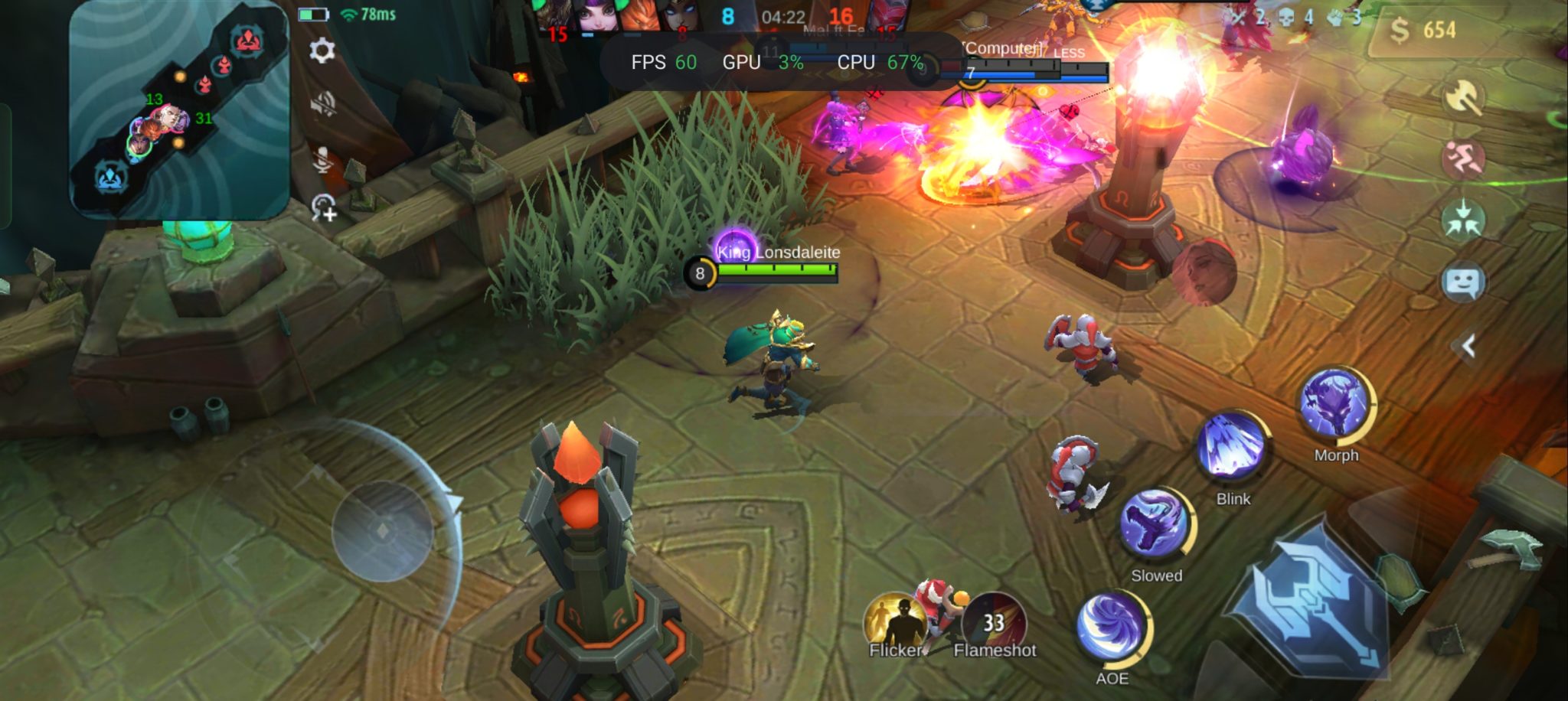Open the quick chat bubble
The image size is (1568, 701).
tap(1463, 283)
